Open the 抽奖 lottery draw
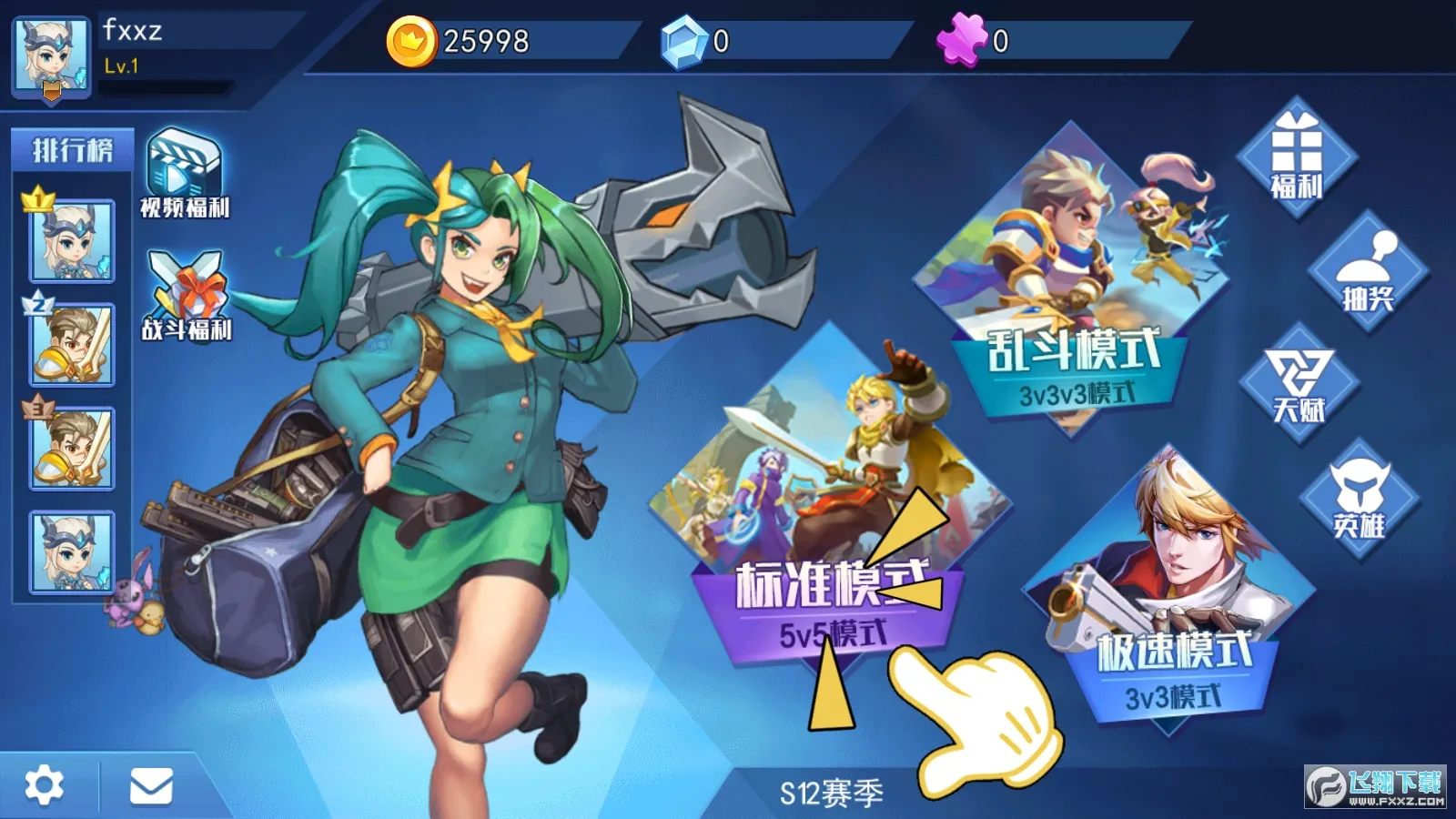 click(1370, 273)
